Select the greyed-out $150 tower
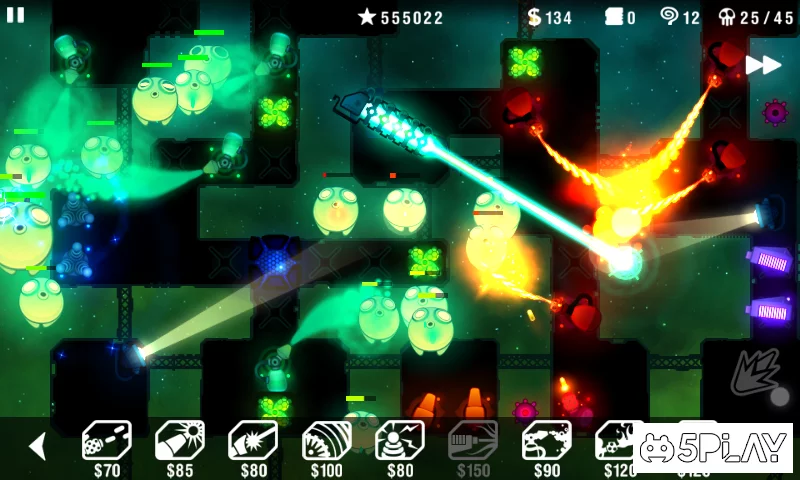The width and height of the screenshot is (800, 480). point(473,442)
